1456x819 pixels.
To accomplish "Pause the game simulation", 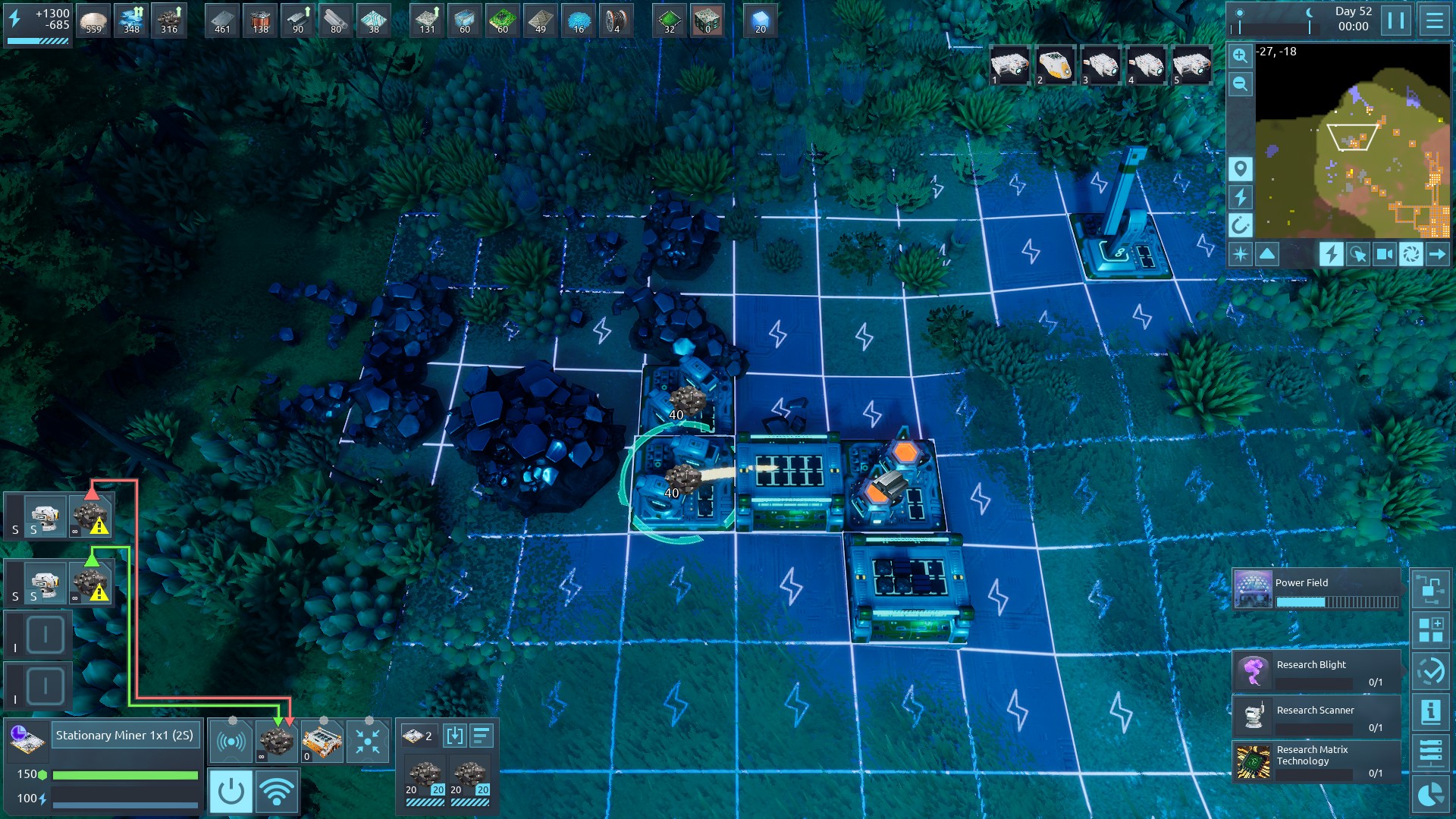I will (x=1396, y=20).
